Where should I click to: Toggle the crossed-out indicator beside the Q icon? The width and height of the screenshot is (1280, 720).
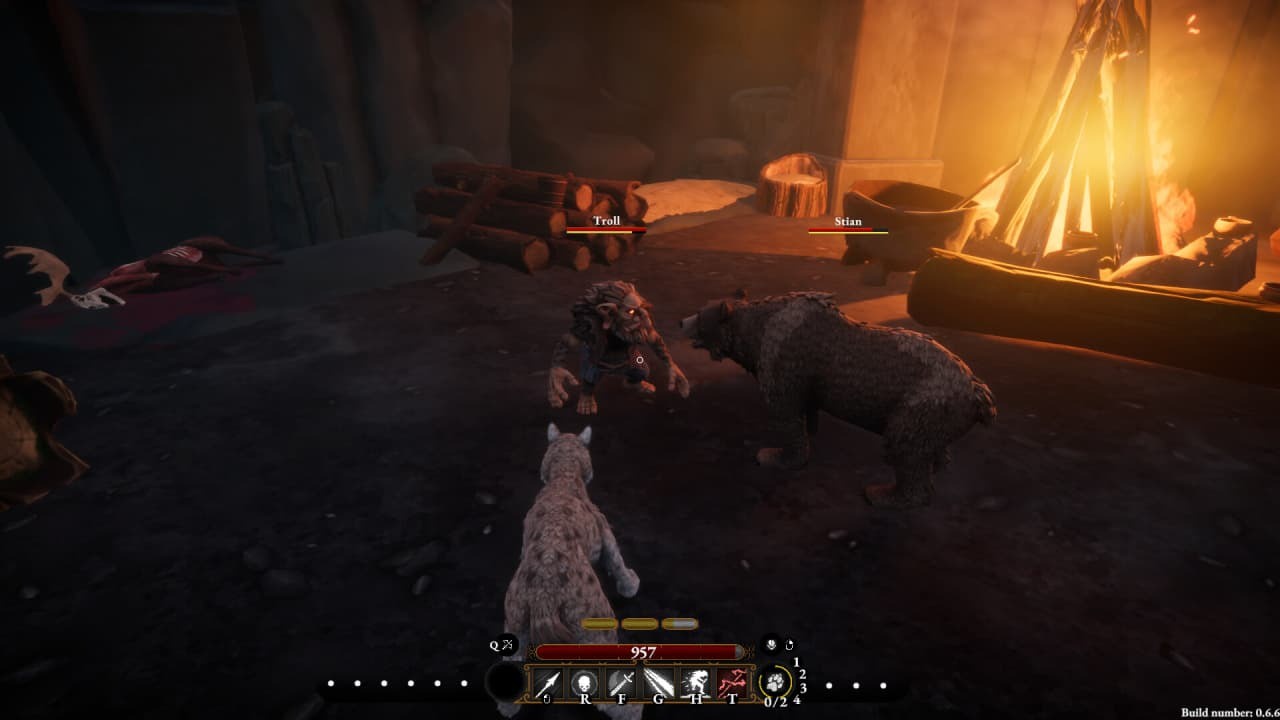pyautogui.click(x=506, y=643)
